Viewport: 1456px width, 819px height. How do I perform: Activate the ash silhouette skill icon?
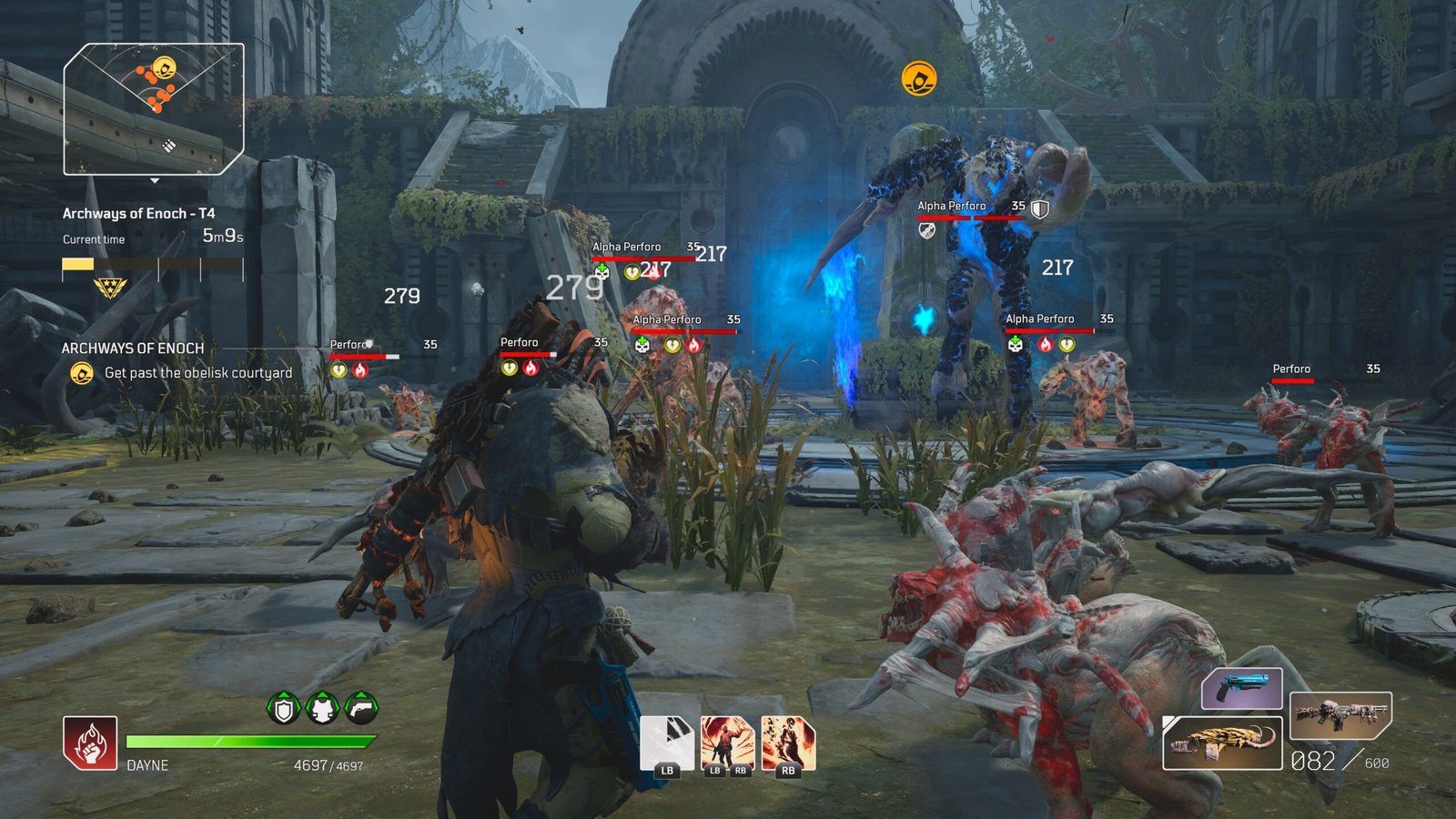tap(788, 743)
